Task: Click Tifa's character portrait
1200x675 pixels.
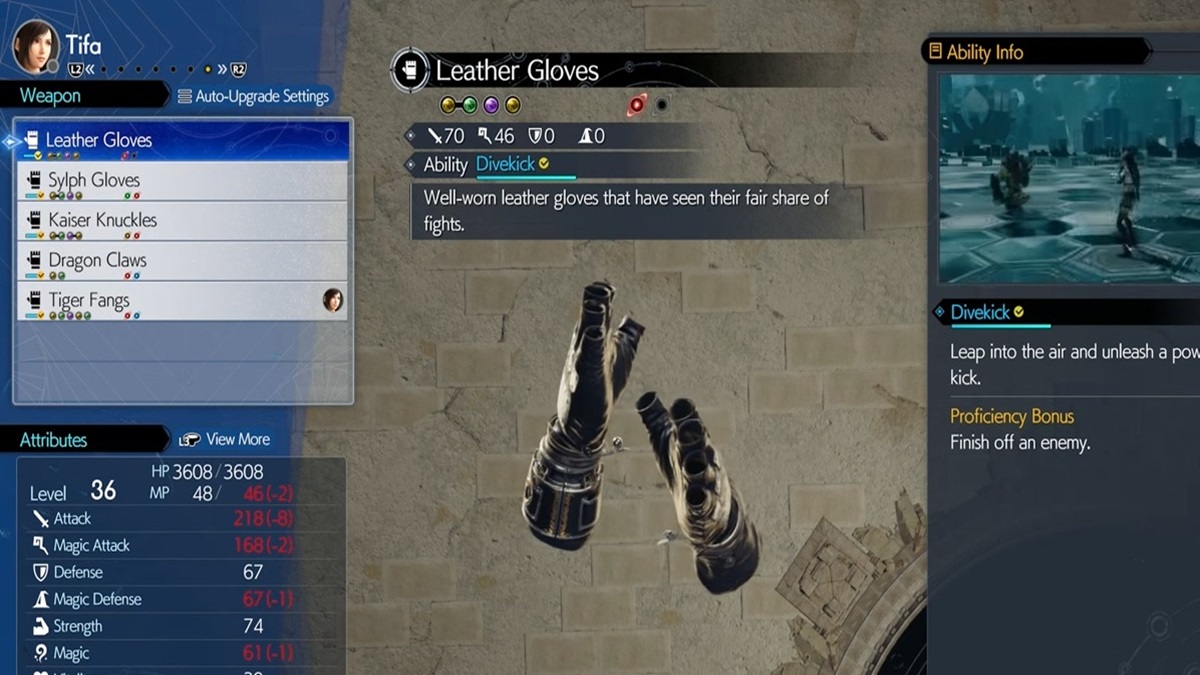Action: pyautogui.click(x=35, y=46)
